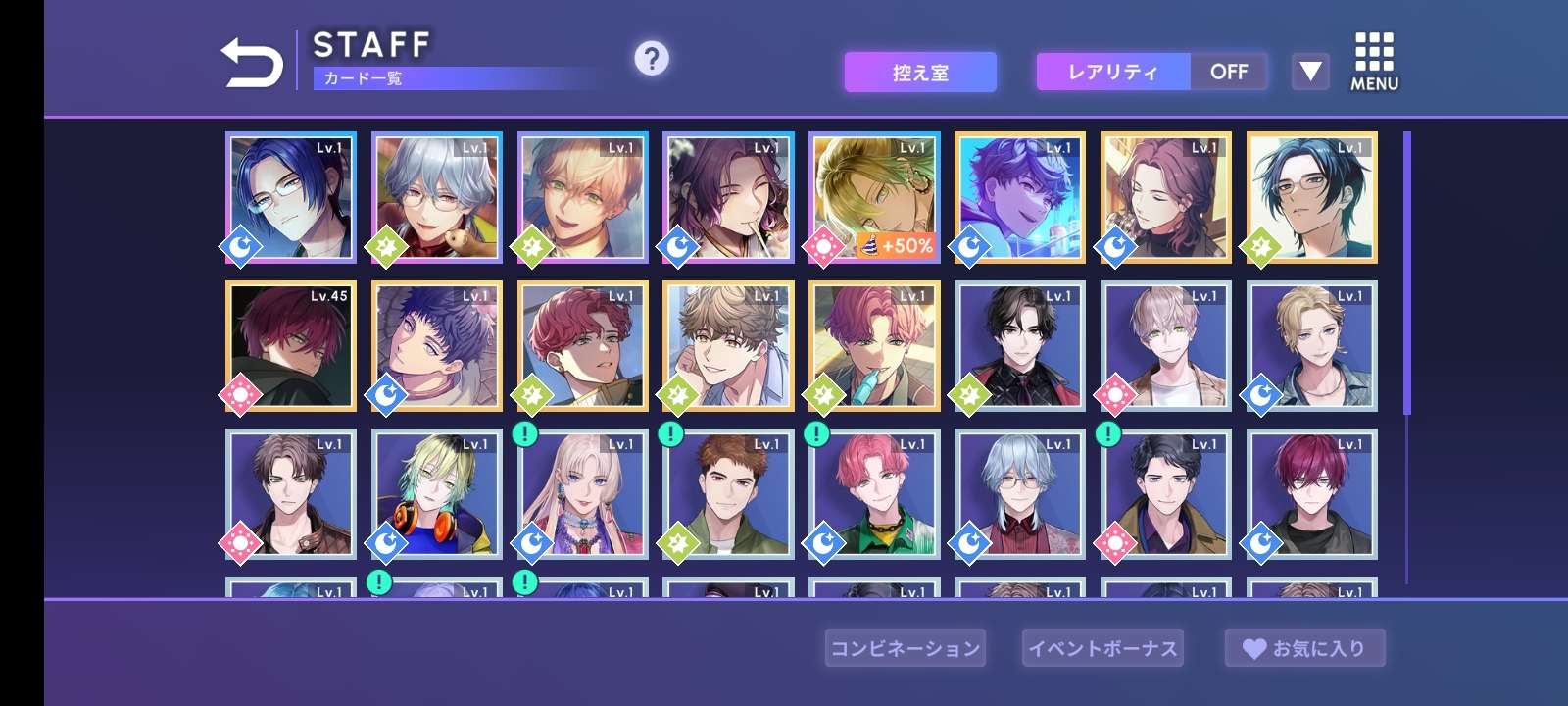
Task: Select the silver-haired card holding a bear
Action: pos(437,198)
